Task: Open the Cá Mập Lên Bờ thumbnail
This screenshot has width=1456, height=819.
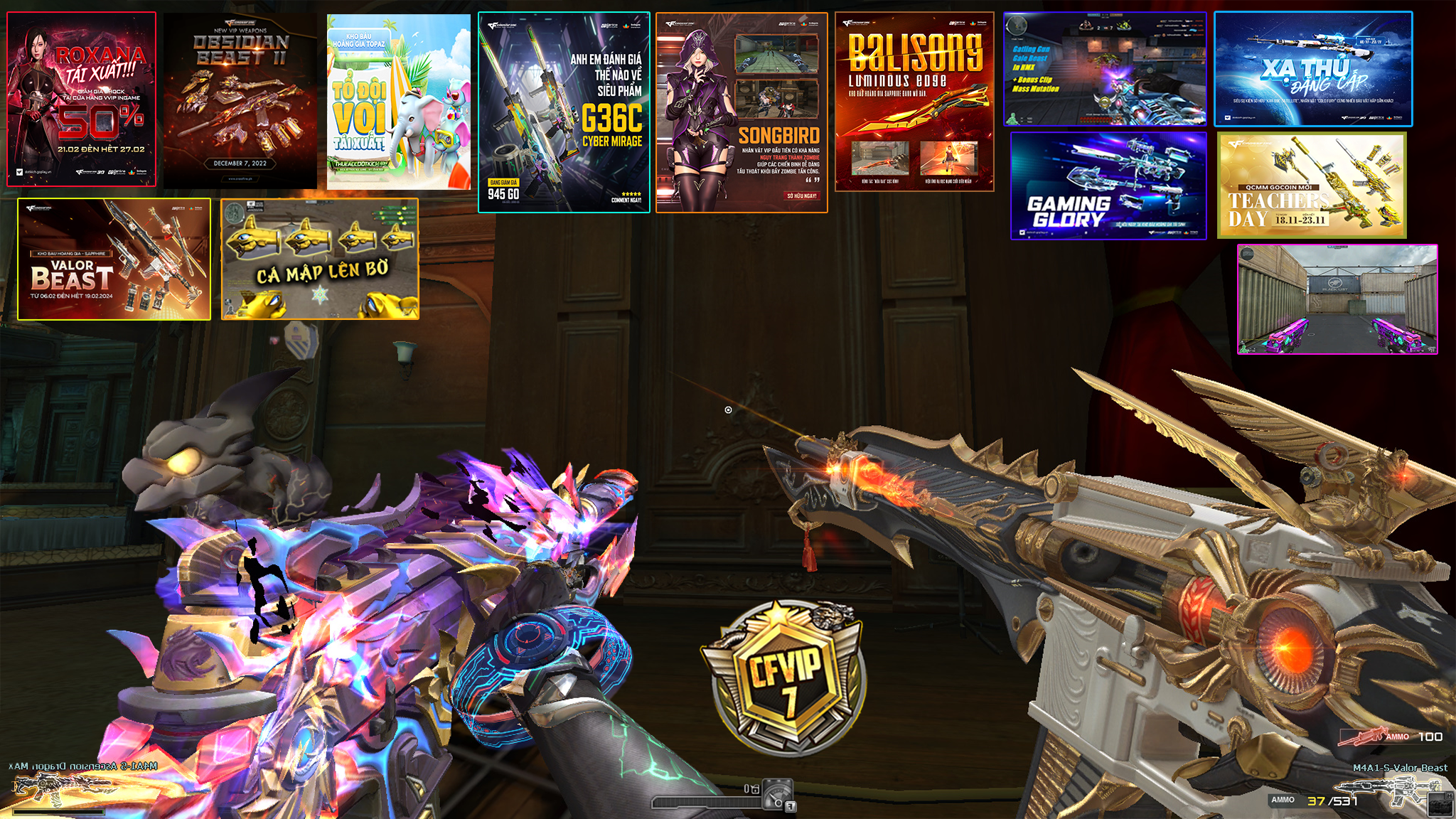Action: pyautogui.click(x=320, y=259)
